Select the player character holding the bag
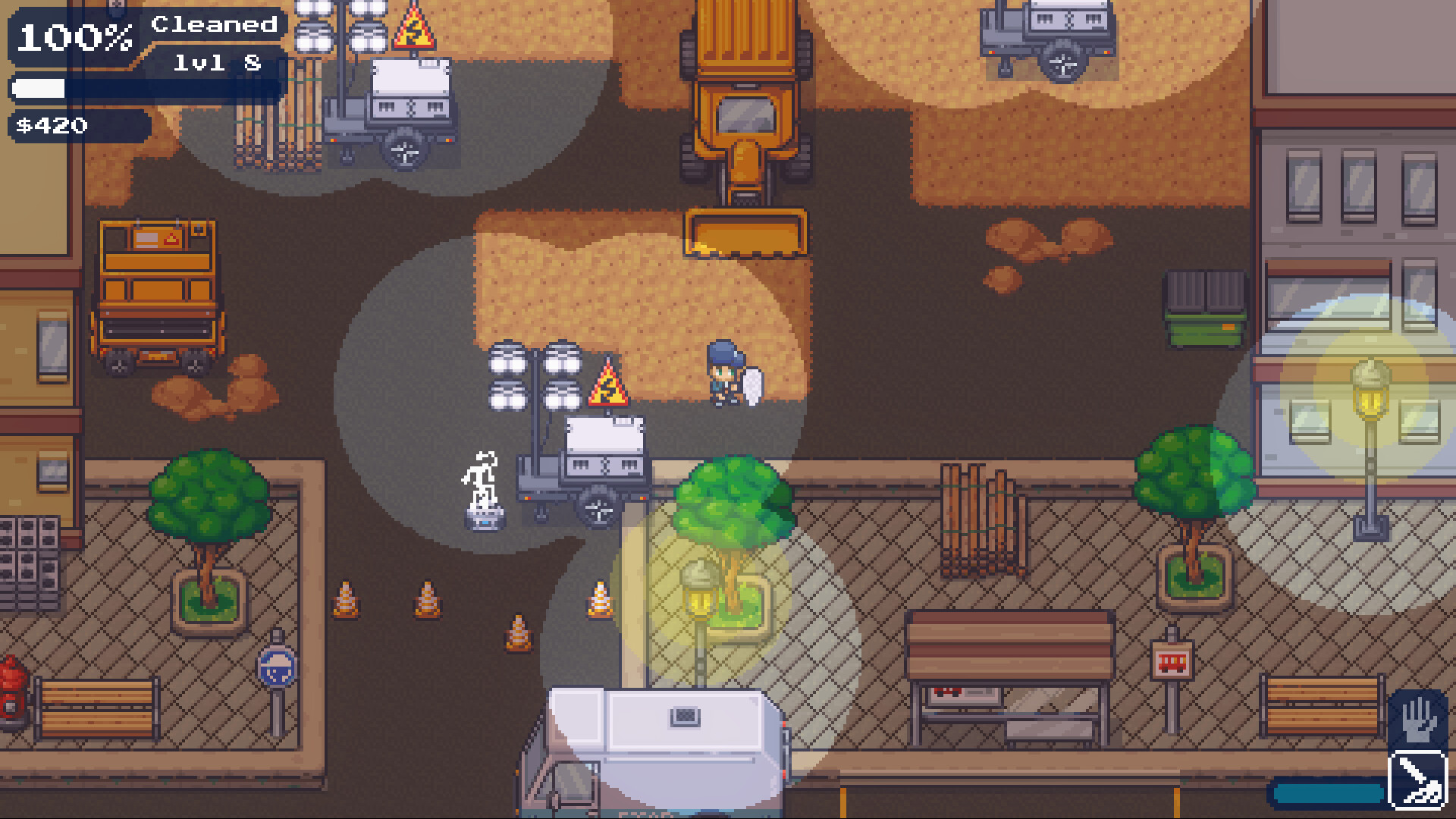Viewport: 1456px width, 819px height. pyautogui.click(x=722, y=379)
